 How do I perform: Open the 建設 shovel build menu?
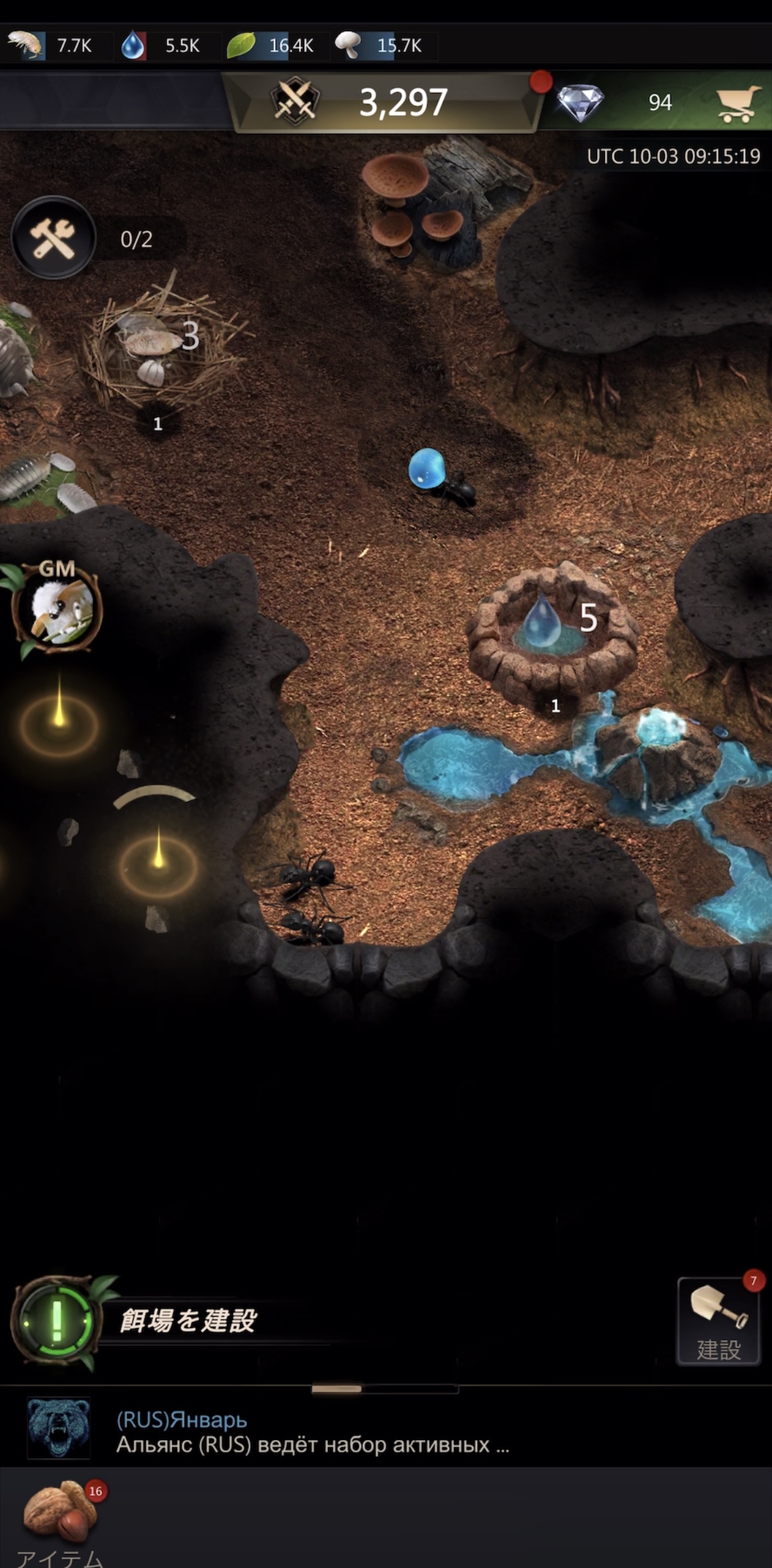click(x=719, y=1321)
